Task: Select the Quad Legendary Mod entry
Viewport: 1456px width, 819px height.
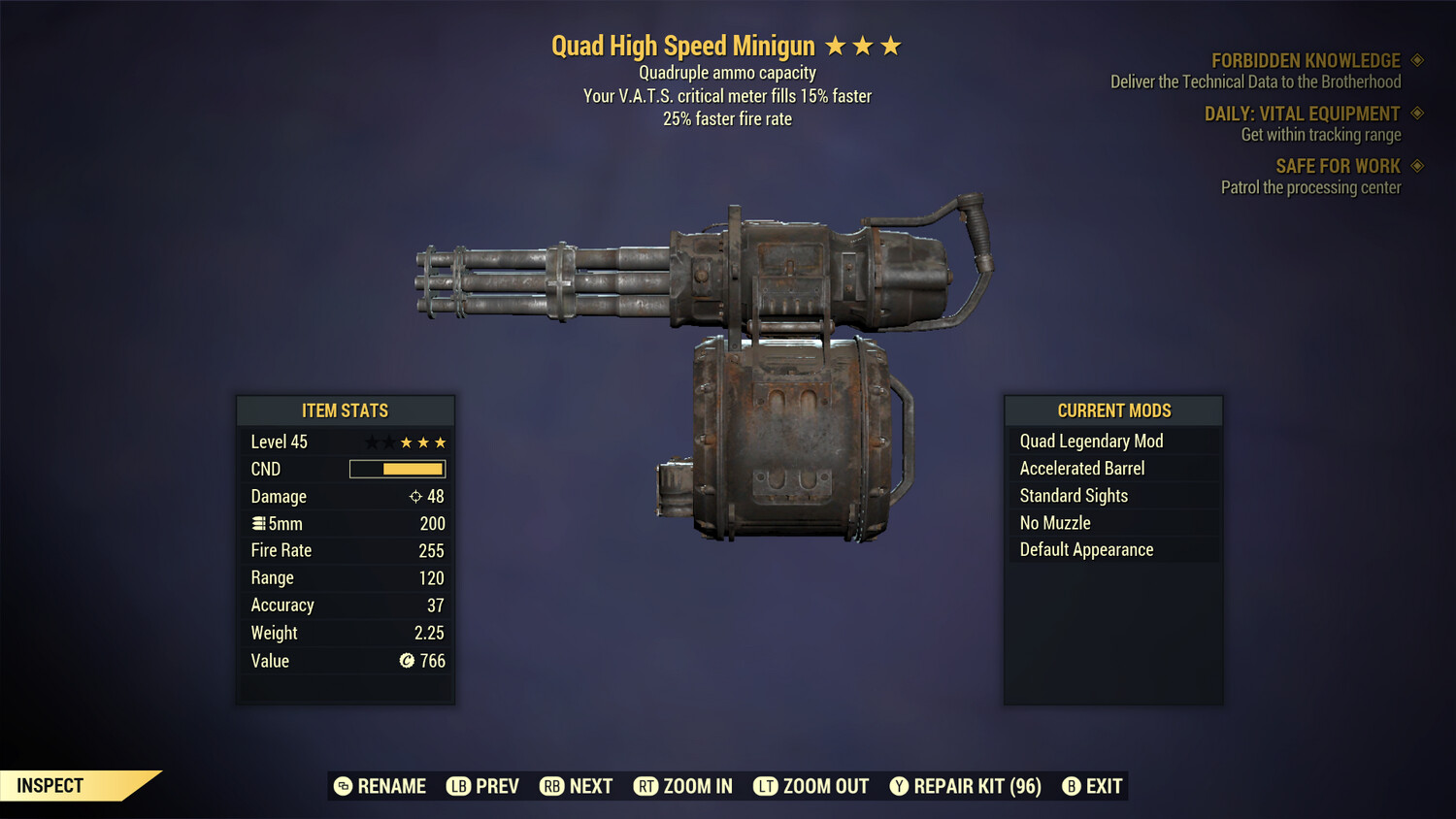Action: 1090,441
